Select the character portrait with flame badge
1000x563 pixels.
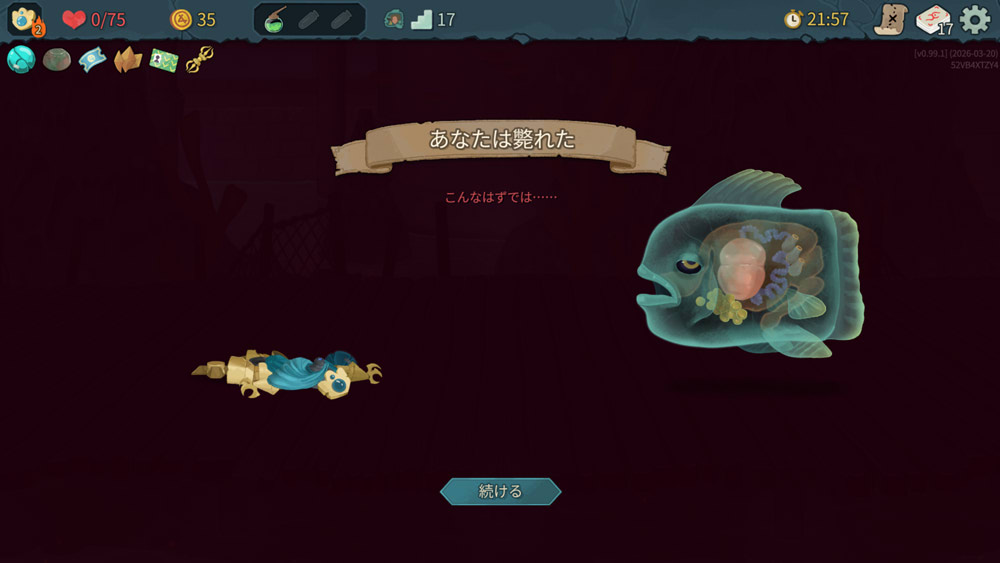point(24,20)
